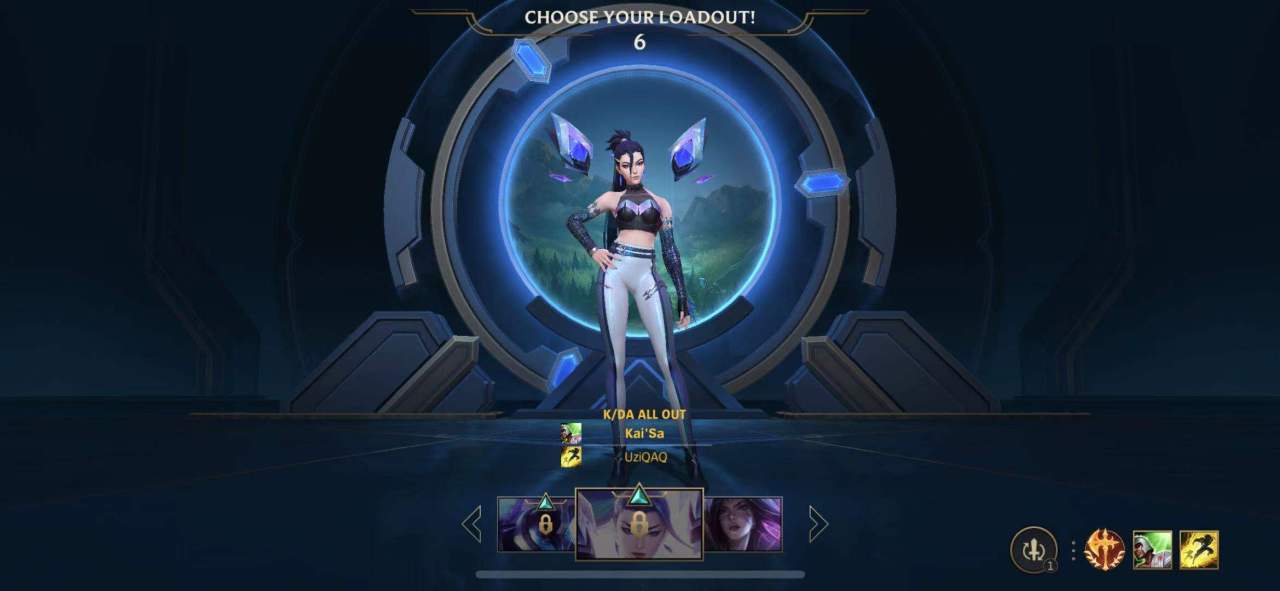Show the previous skin with left arrow

[x=472, y=524]
